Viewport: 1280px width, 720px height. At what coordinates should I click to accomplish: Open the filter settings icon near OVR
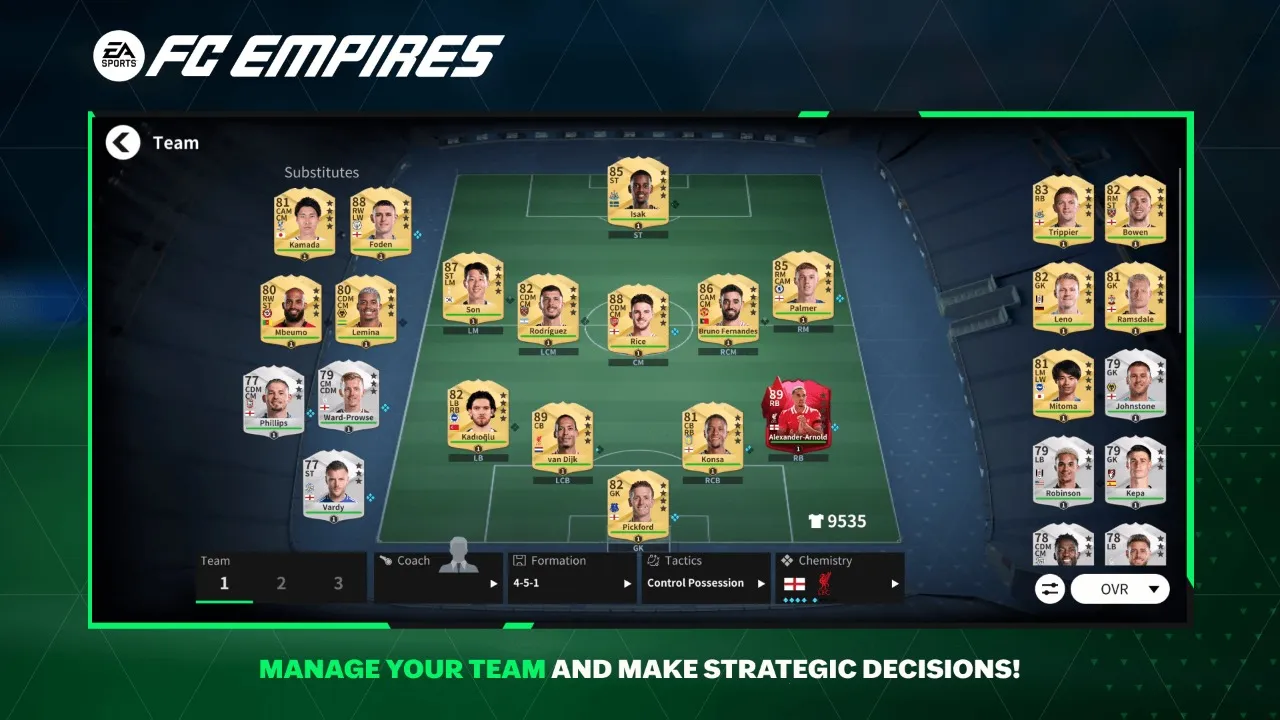[x=1048, y=589]
